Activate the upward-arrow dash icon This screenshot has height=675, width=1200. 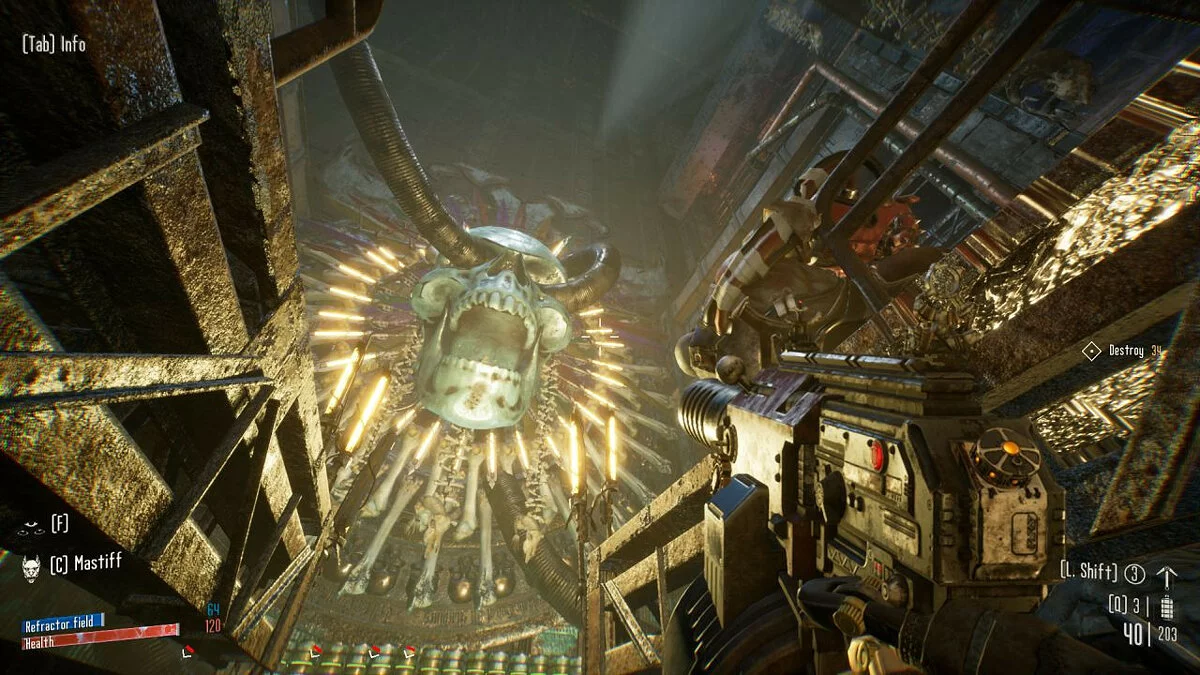(1165, 575)
